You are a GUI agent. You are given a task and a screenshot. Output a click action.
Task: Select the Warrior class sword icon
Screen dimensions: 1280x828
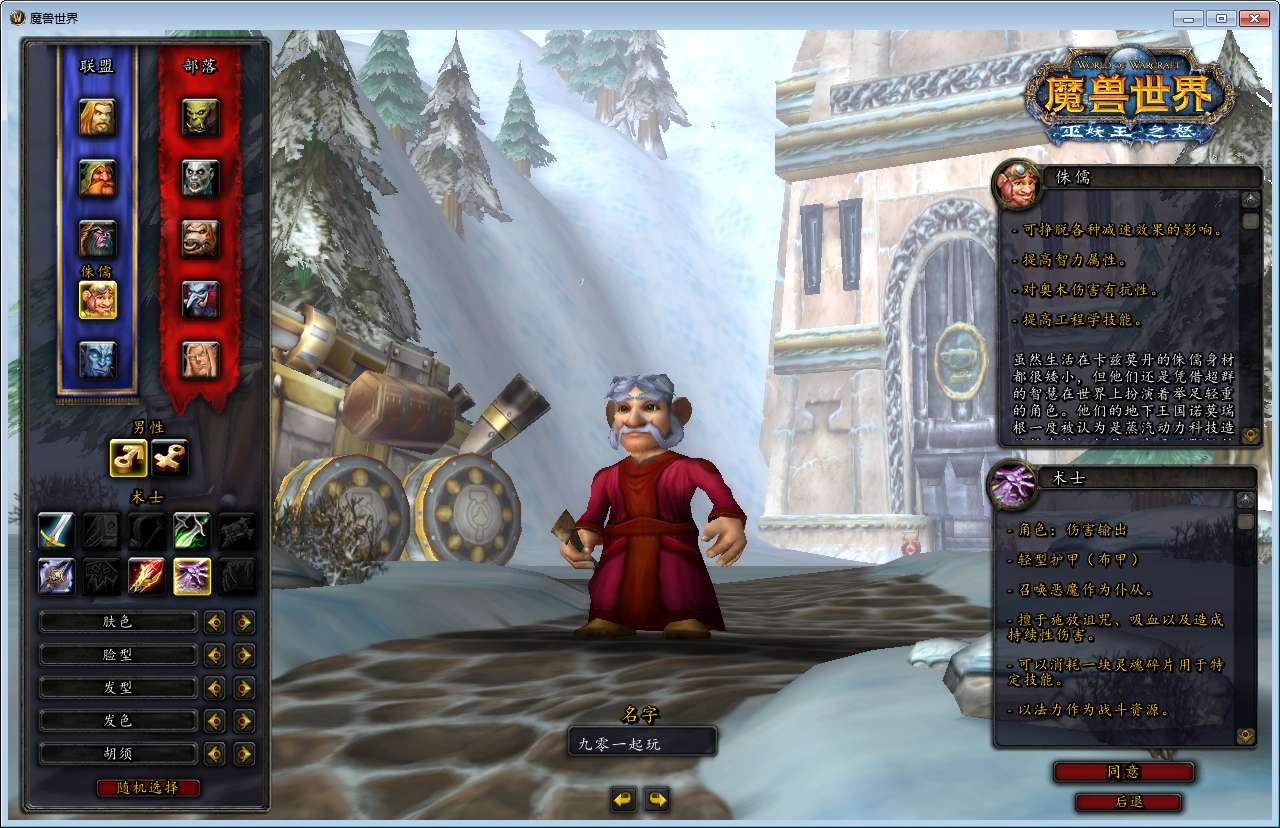pyautogui.click(x=56, y=530)
